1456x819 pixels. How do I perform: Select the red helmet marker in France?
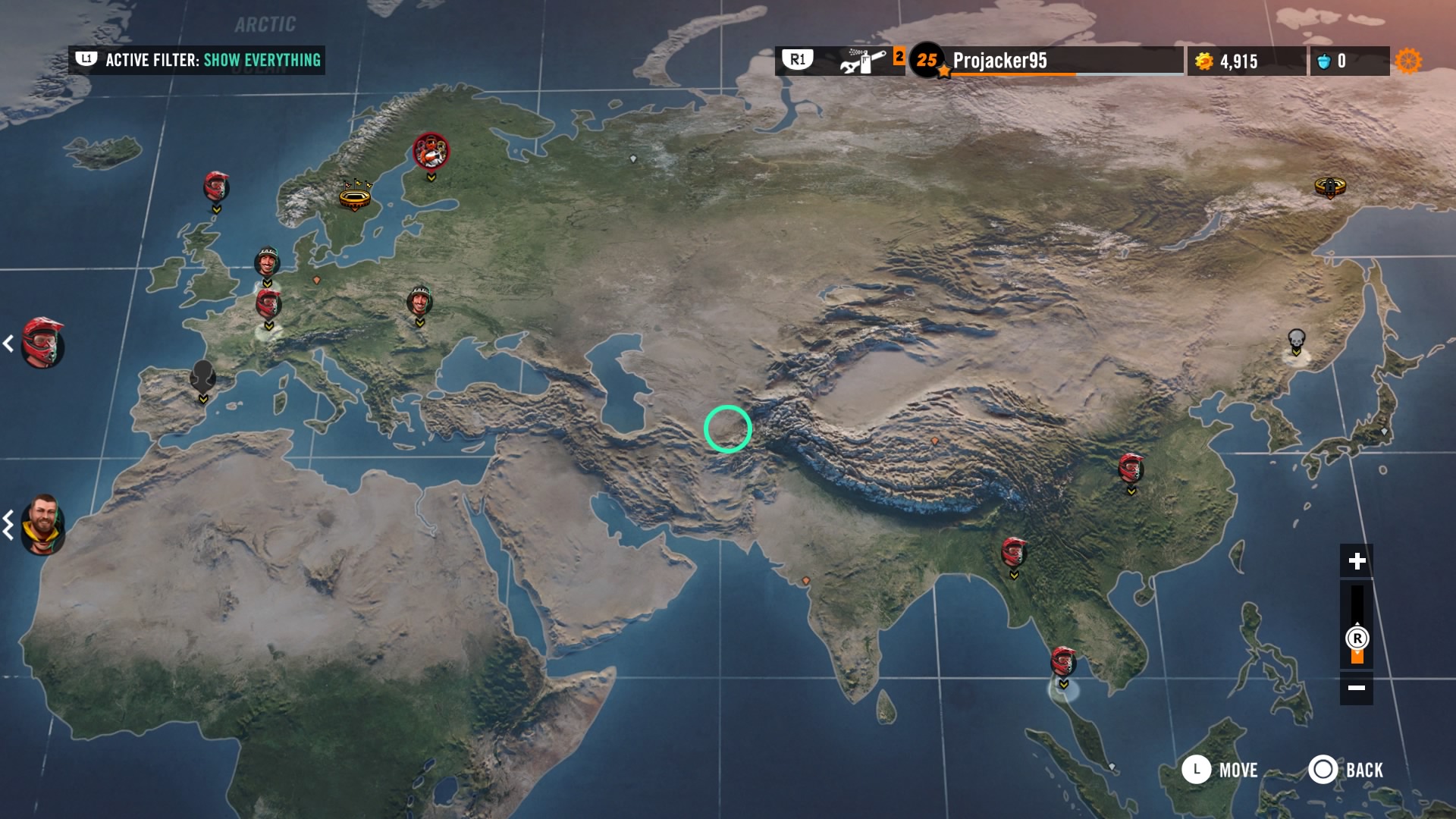268,303
